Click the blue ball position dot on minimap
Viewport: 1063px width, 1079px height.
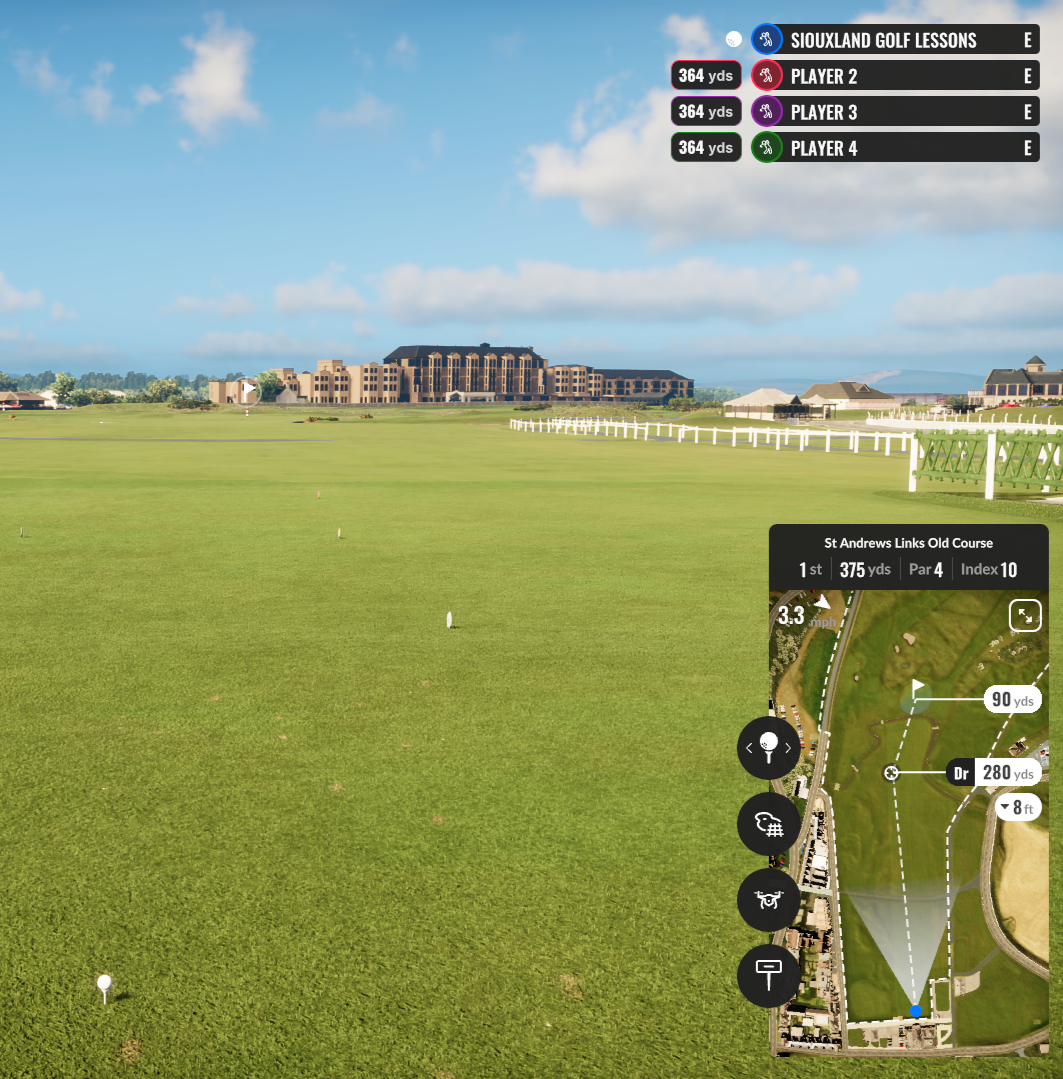pos(915,1011)
